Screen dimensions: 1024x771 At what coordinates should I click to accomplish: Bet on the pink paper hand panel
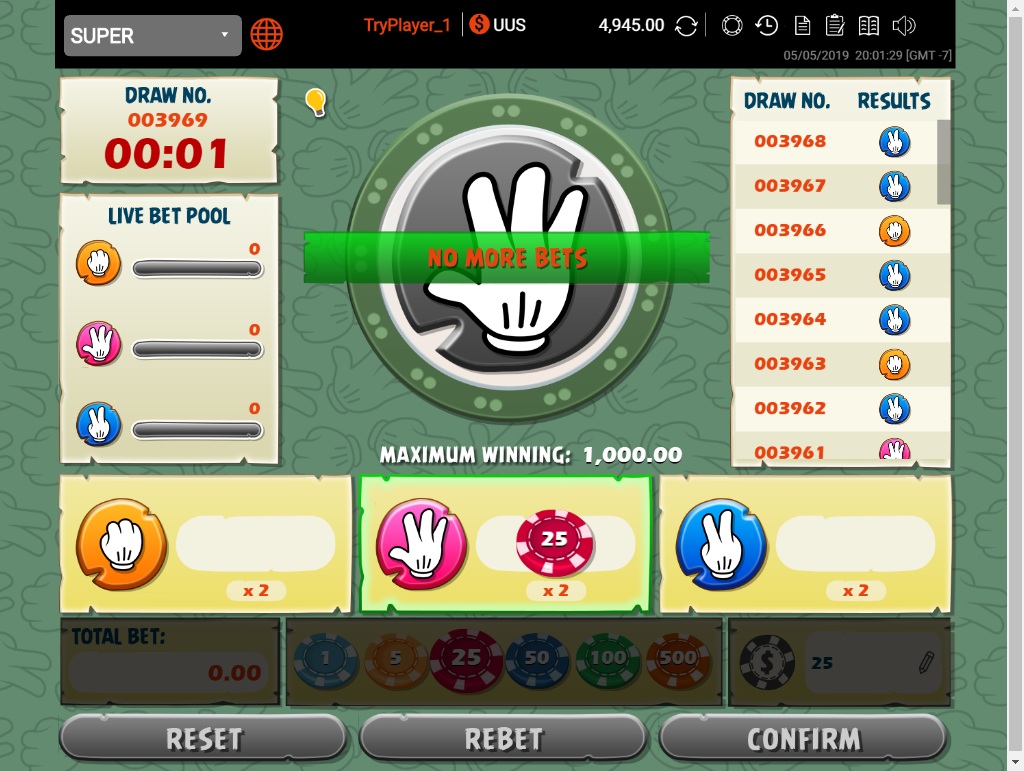point(505,545)
